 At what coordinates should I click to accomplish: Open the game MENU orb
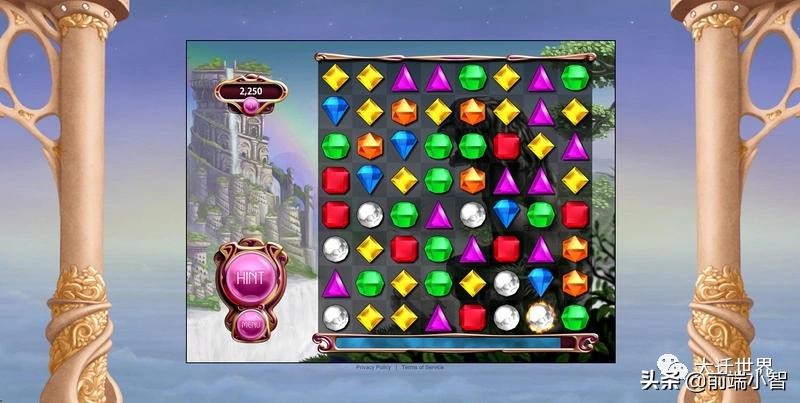click(250, 324)
